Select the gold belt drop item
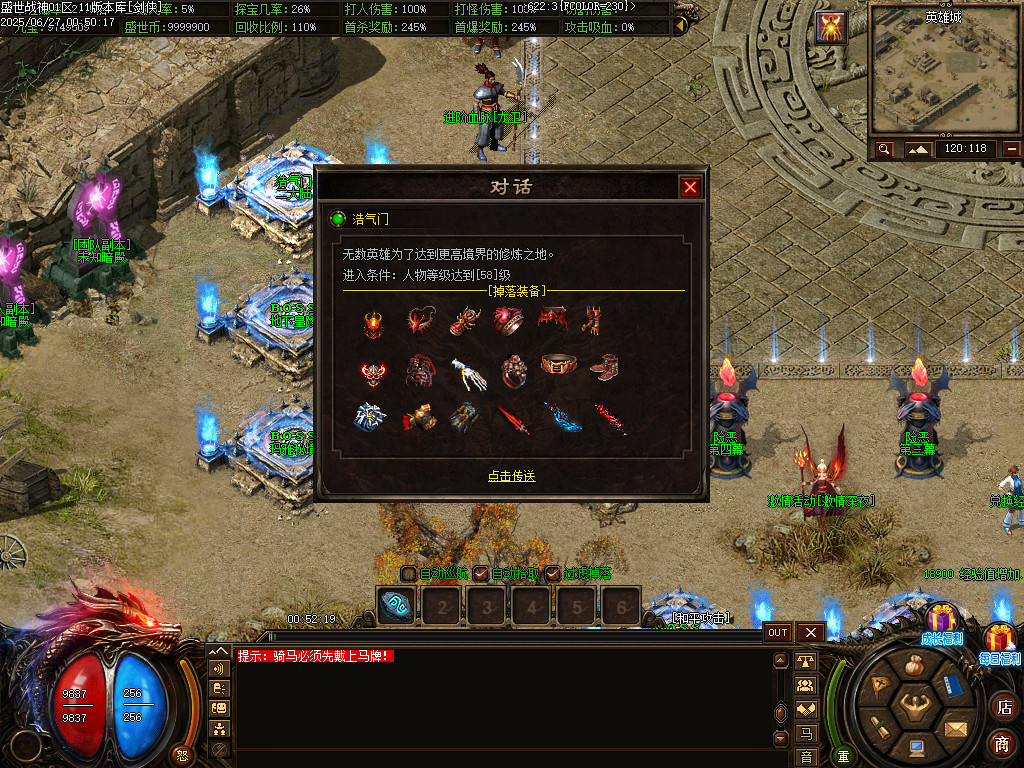The height and width of the screenshot is (768, 1024). (557, 365)
